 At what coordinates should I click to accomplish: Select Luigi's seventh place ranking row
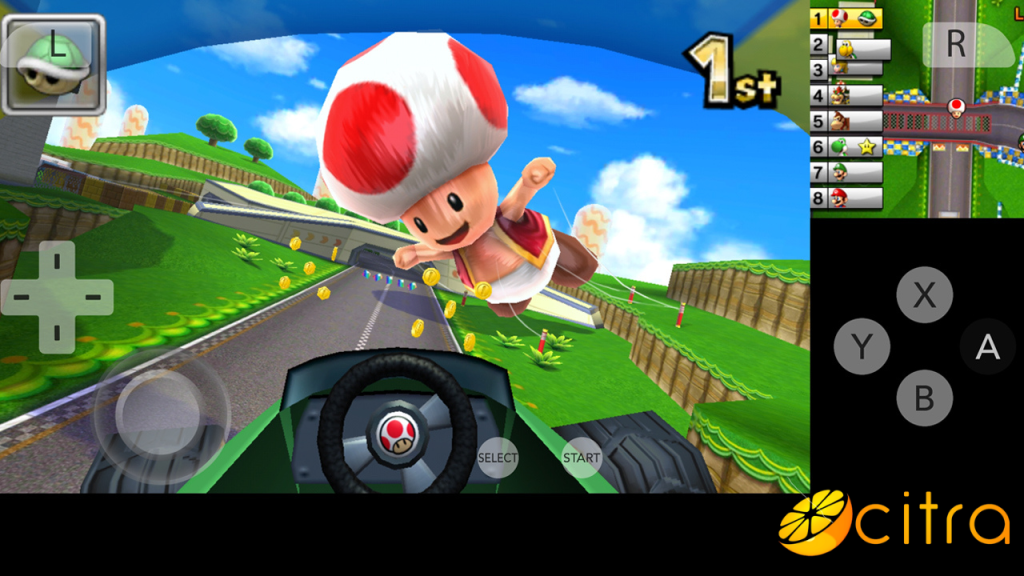click(846, 172)
